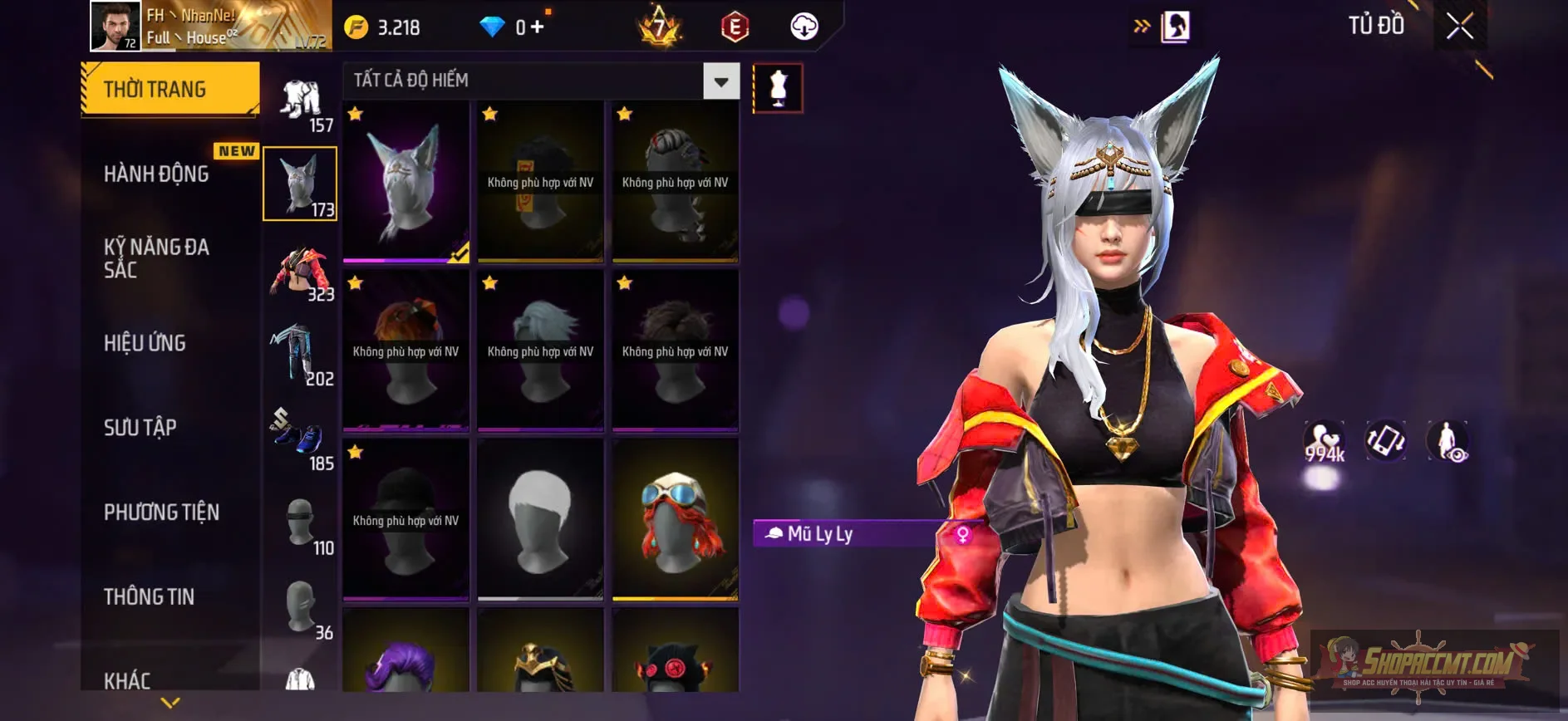1568x721 pixels.
Task: Click the yellow progress bar under the fox hat
Action: click(x=405, y=259)
